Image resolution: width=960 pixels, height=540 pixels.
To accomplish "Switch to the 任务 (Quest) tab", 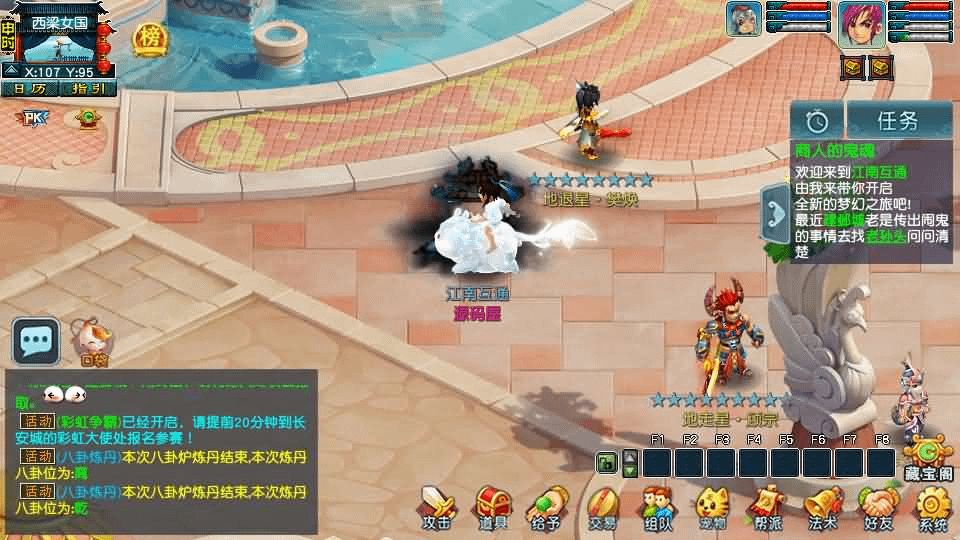I will click(x=897, y=121).
